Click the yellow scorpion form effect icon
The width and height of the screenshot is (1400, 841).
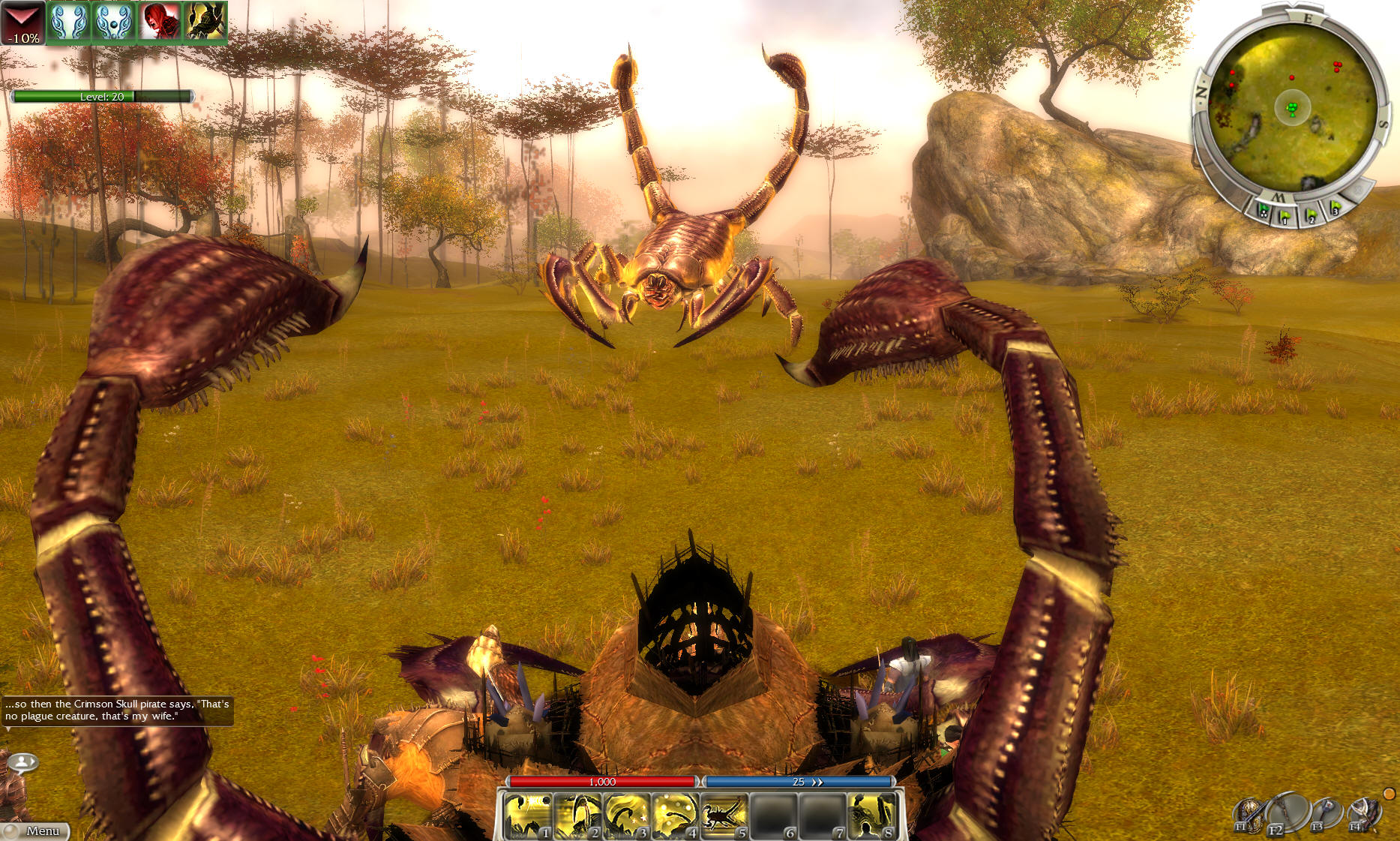click(x=205, y=22)
